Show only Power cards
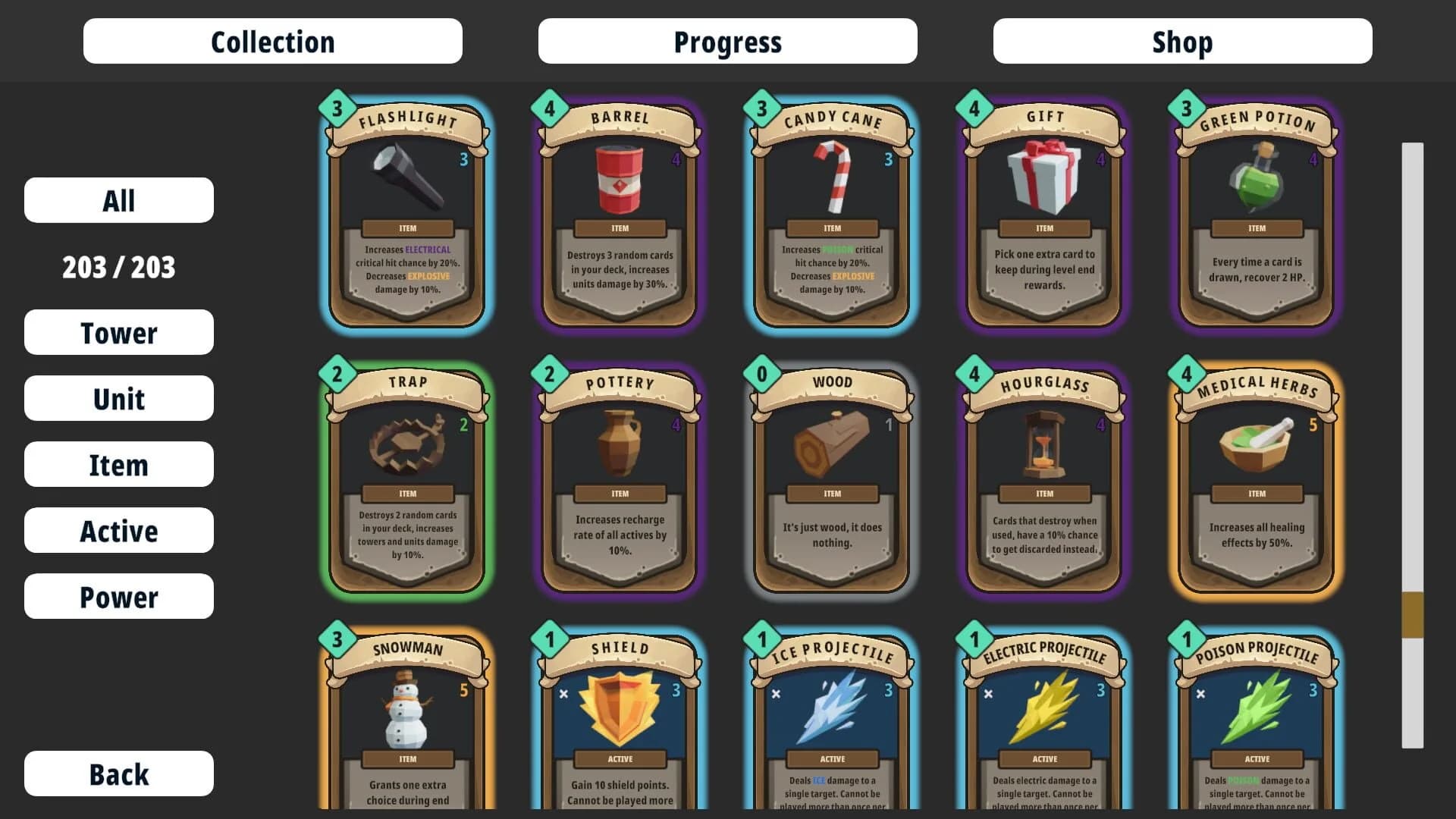 (118, 596)
